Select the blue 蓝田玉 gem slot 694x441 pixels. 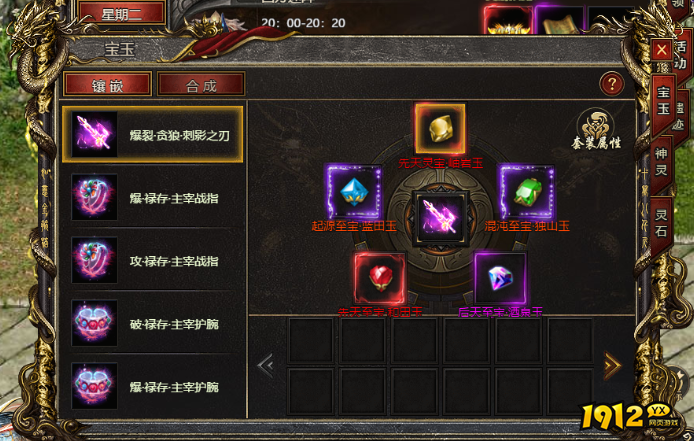coord(353,191)
